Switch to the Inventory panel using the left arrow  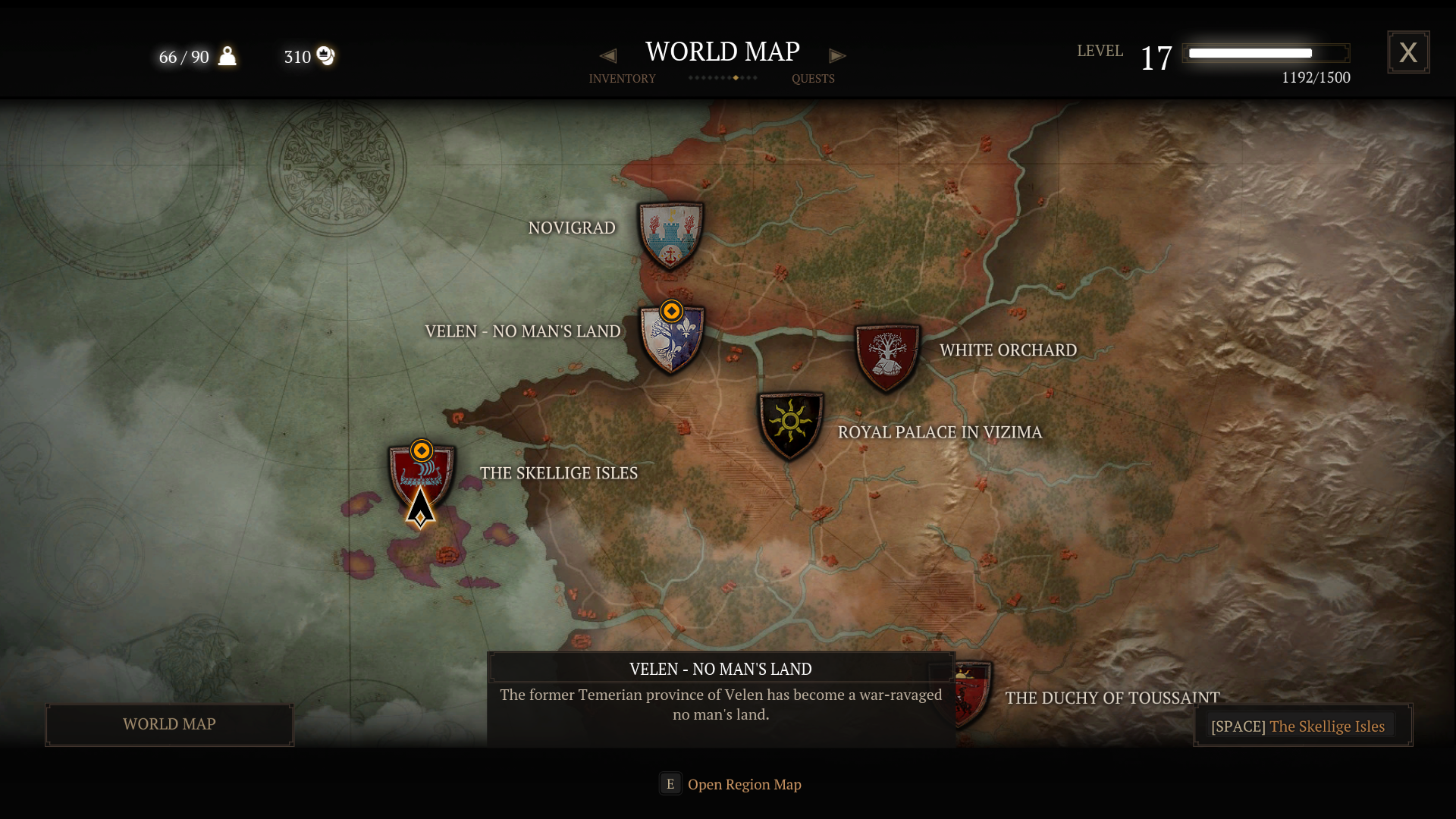tap(608, 56)
